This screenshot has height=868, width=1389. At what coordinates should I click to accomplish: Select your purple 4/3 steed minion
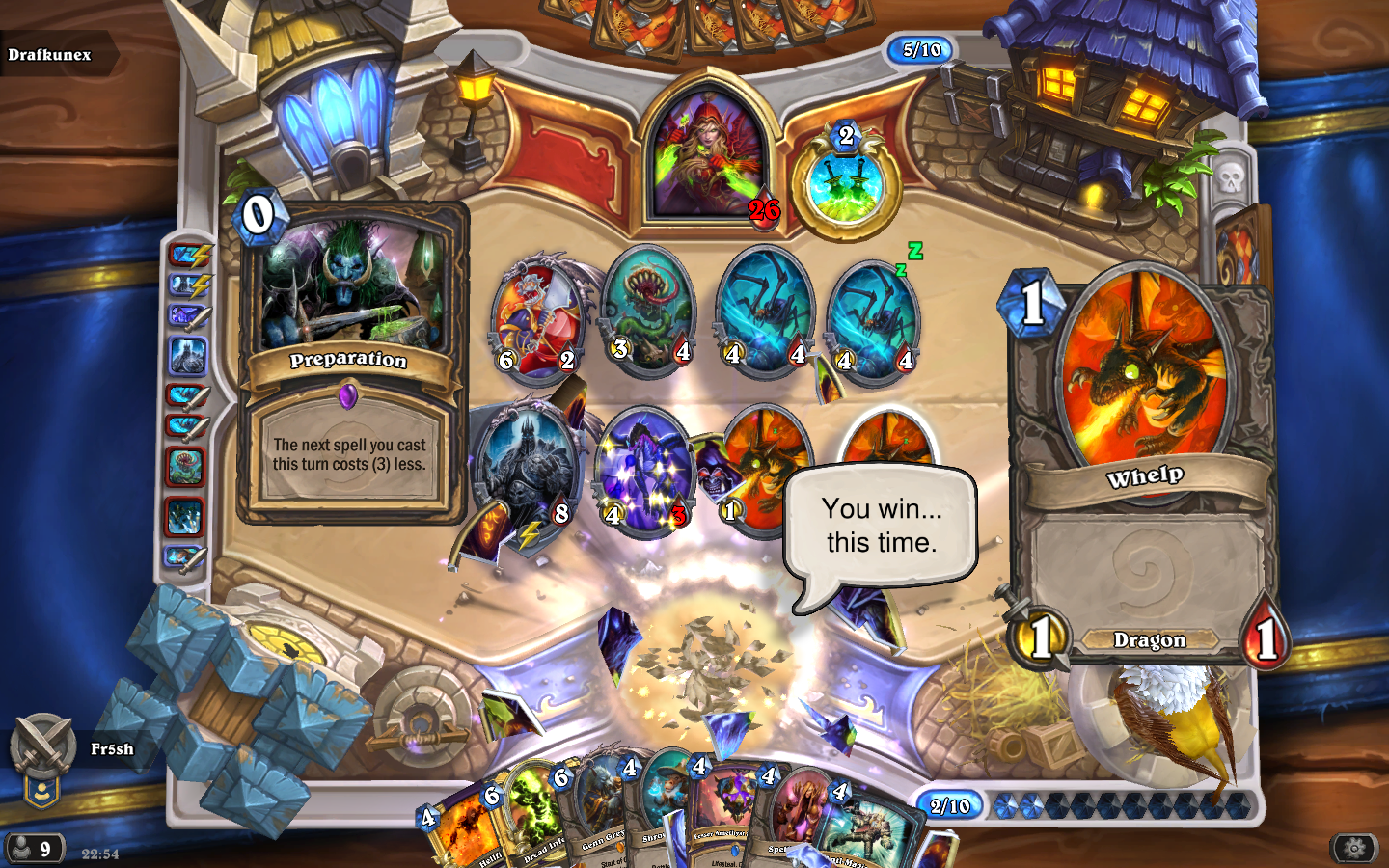(644, 468)
